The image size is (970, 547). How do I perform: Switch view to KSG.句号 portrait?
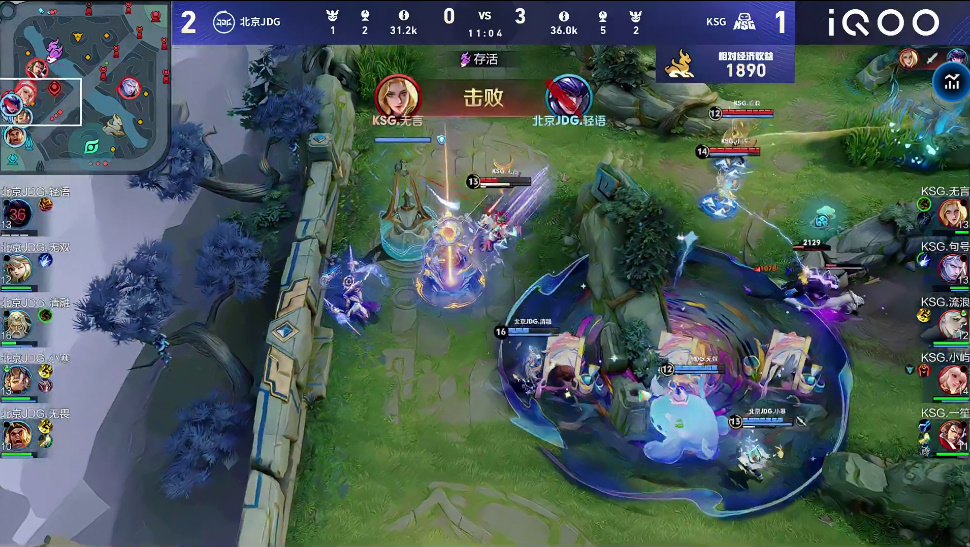pos(952,268)
